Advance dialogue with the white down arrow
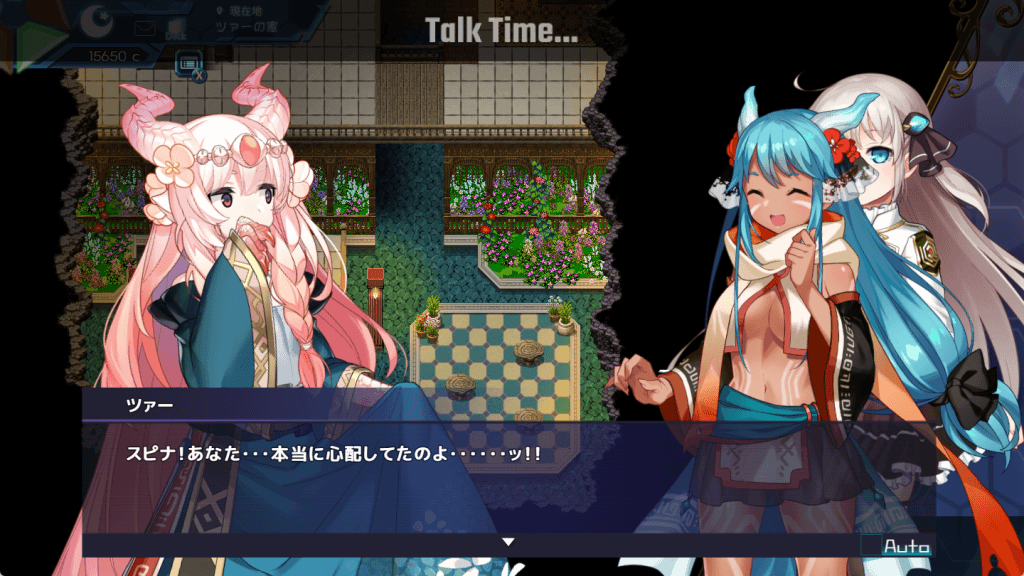Image resolution: width=1024 pixels, height=576 pixels. pos(508,542)
